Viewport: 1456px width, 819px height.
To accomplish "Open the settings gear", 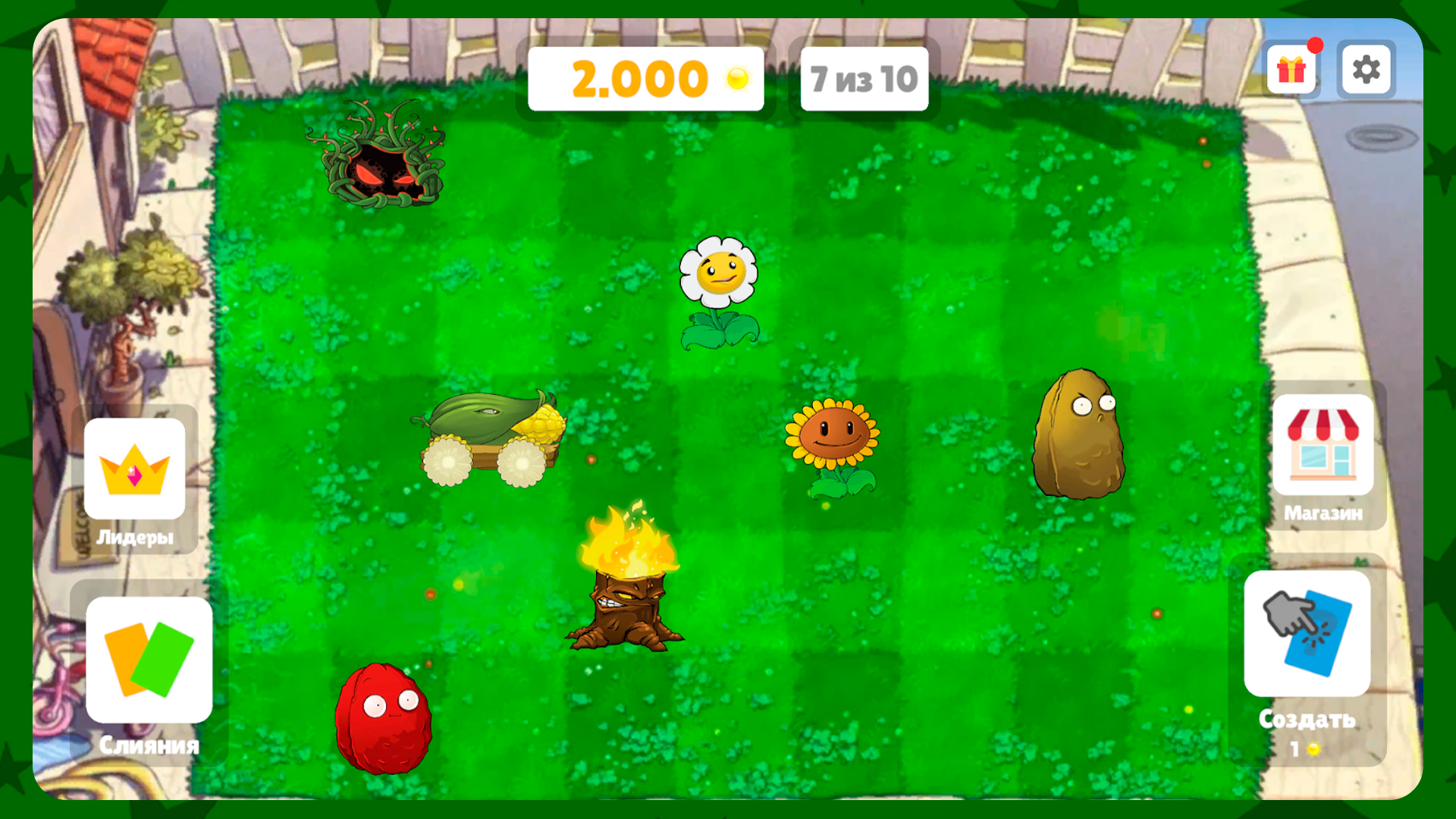I will click(x=1367, y=70).
